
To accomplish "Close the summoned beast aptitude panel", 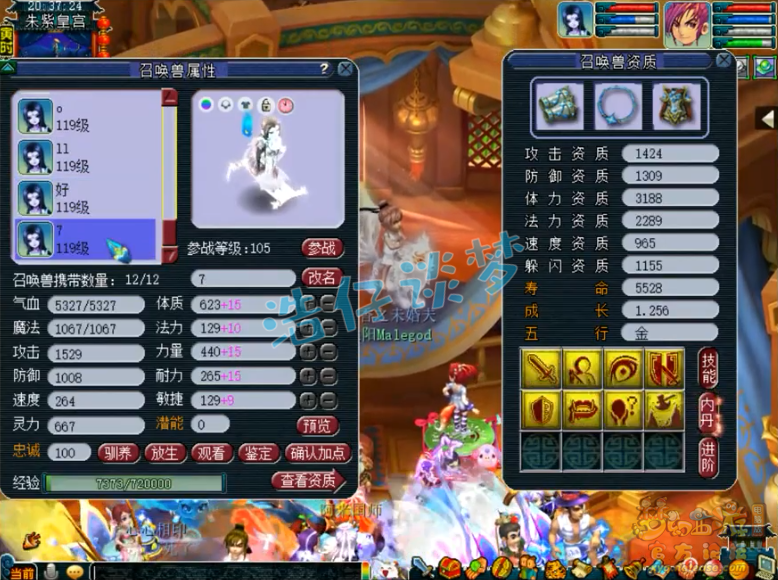I will [723, 62].
